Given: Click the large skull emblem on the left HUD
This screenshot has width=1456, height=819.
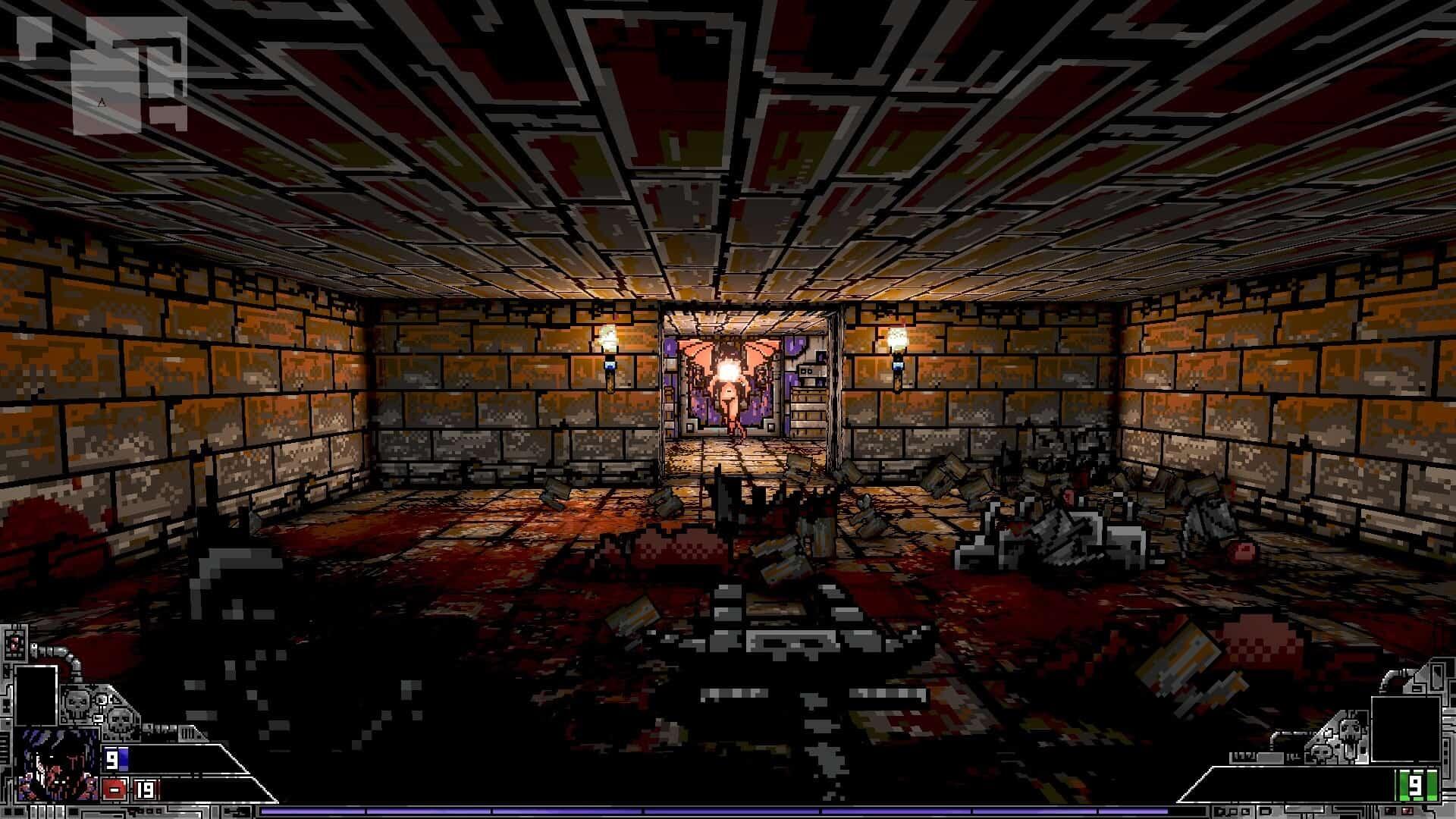Looking at the screenshot, I should point(76,703).
